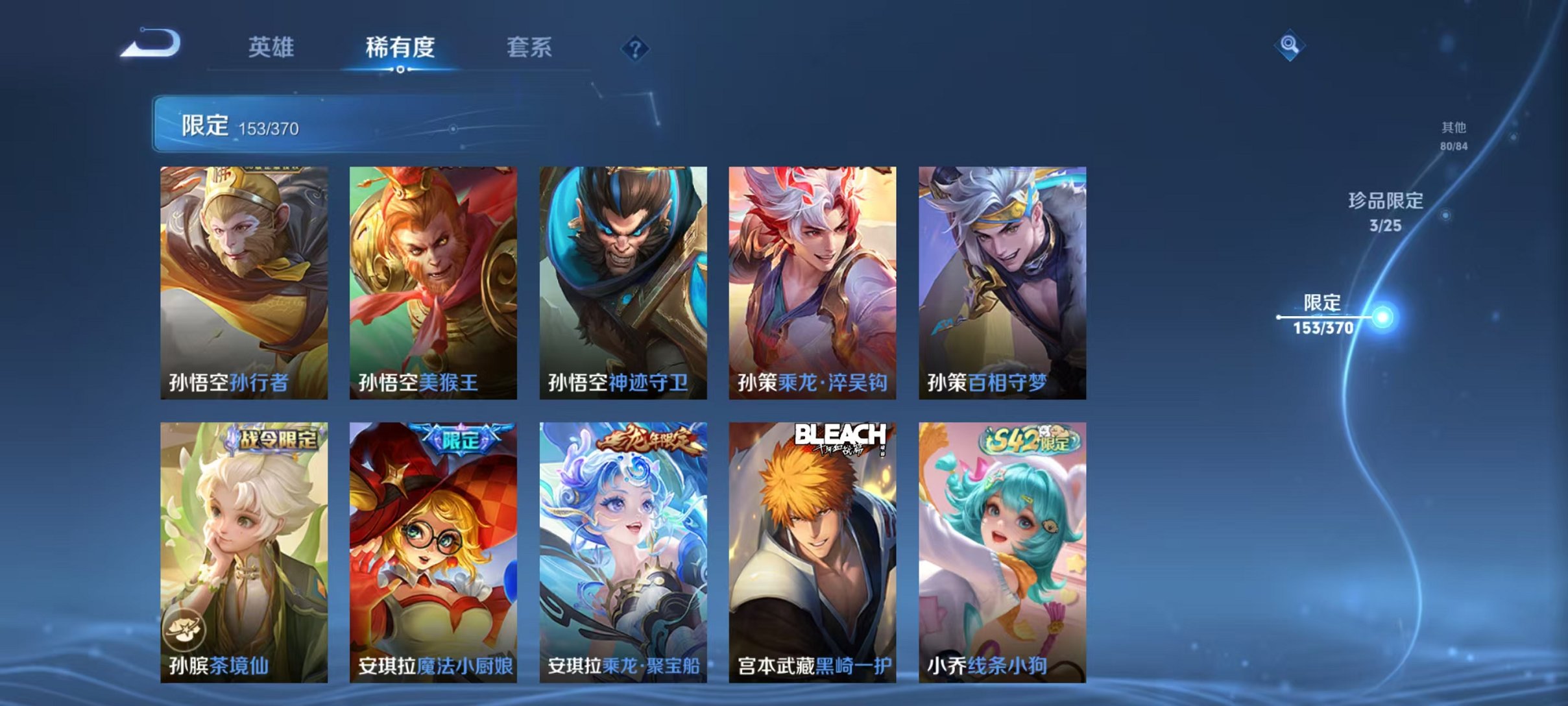Switch to the 英雄 tab
The height and width of the screenshot is (706, 1568).
[272, 46]
